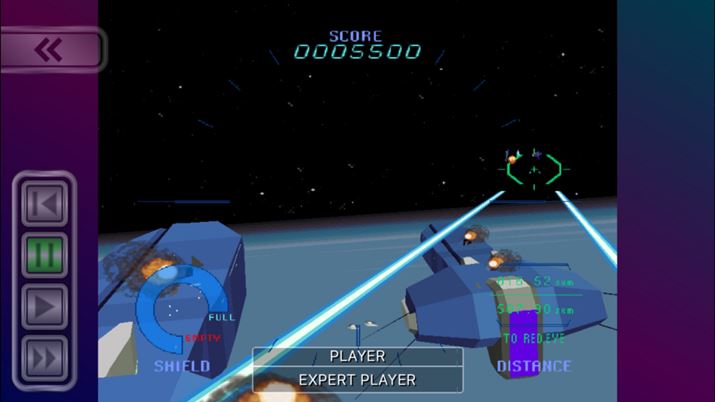The image size is (715, 402).
Task: Select the PLAYER option
Action: point(357,356)
